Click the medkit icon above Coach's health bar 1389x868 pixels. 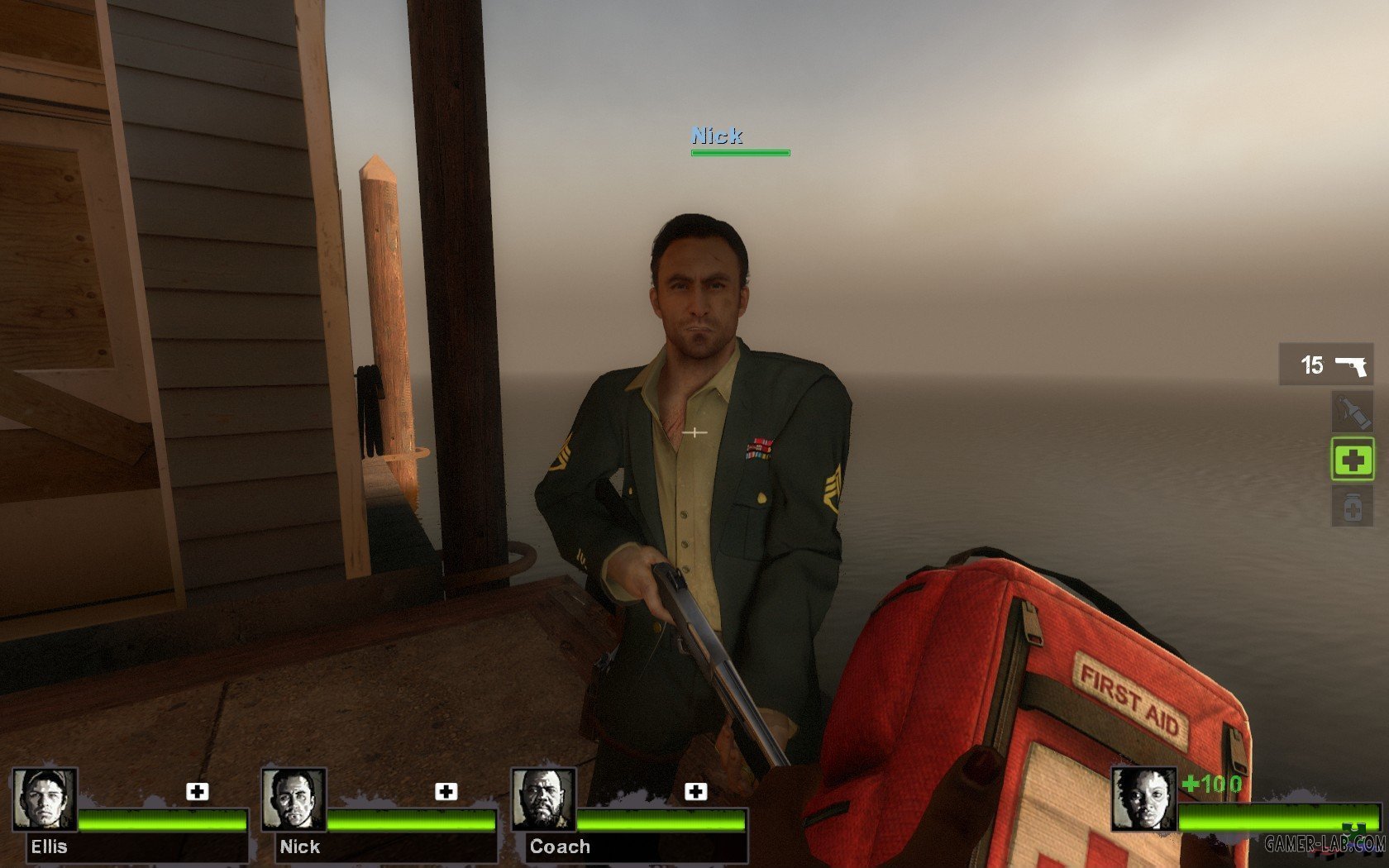pyautogui.click(x=695, y=791)
